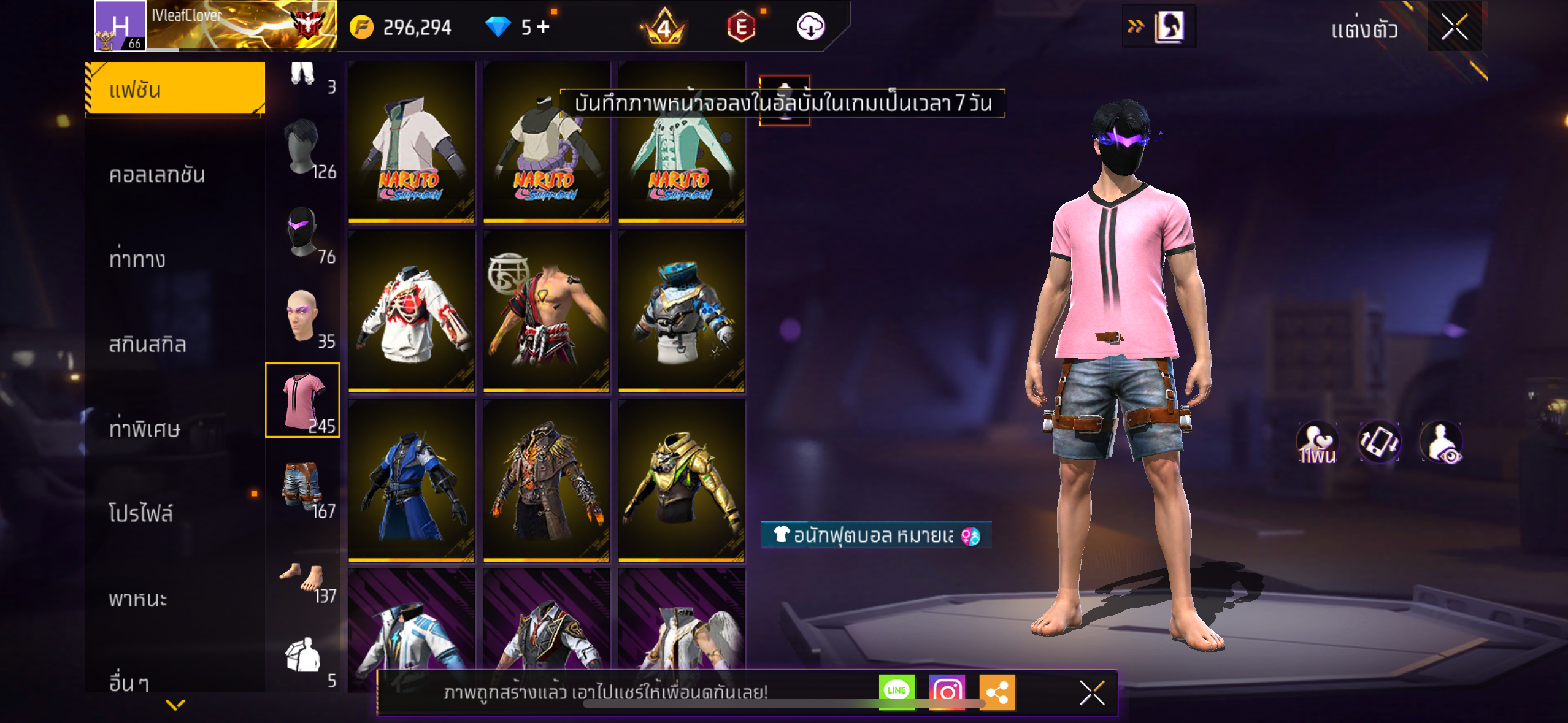Close the แต่งตัว dress-up screen
The width and height of the screenshot is (1568, 723).
1454,27
